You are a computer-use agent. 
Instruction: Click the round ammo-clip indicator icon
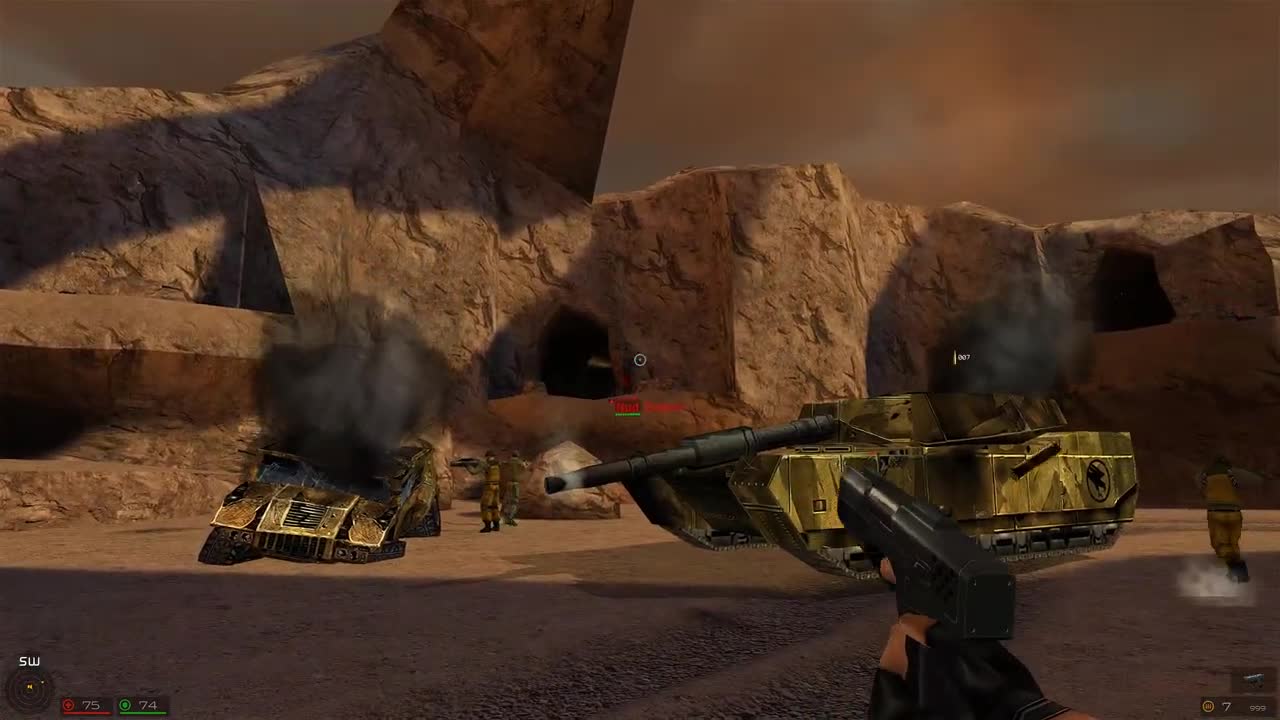[1208, 706]
